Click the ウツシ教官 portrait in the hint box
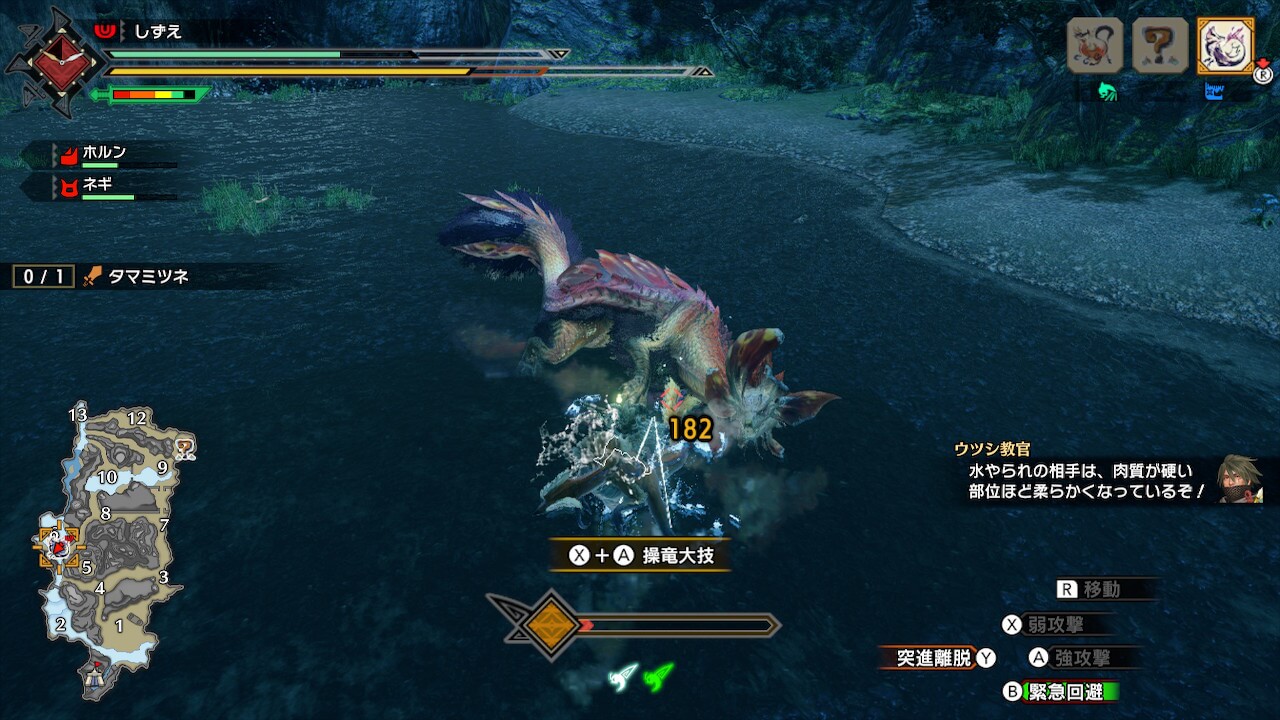This screenshot has width=1280, height=720. pos(1240,480)
